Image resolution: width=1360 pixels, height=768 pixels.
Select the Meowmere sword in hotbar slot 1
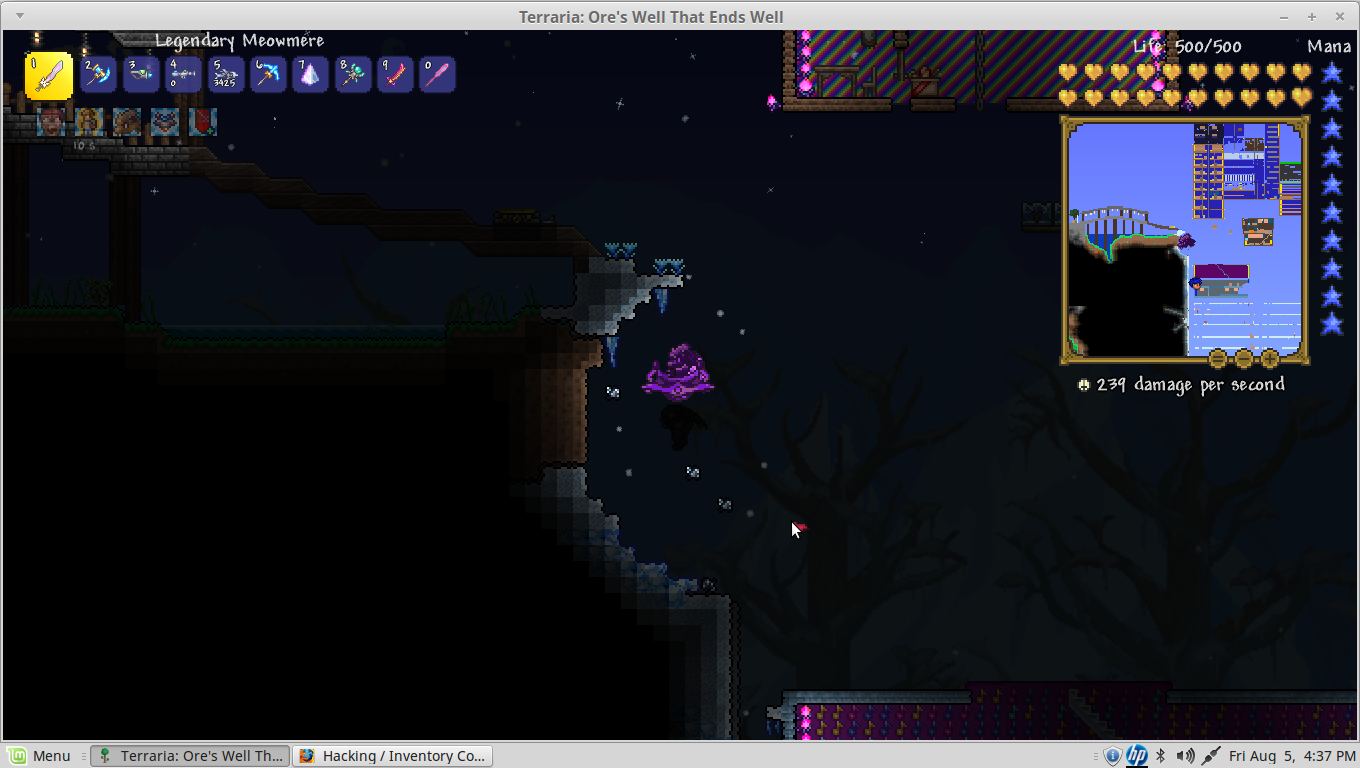point(49,76)
